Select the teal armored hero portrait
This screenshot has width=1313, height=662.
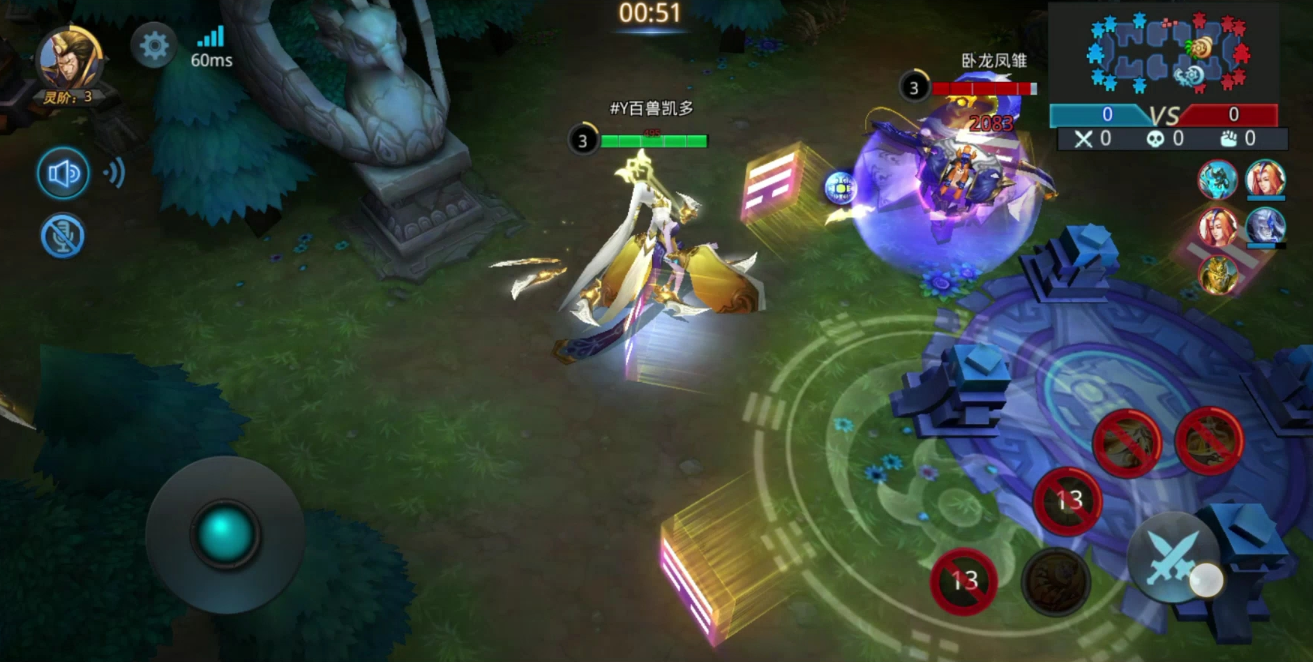click(1217, 179)
